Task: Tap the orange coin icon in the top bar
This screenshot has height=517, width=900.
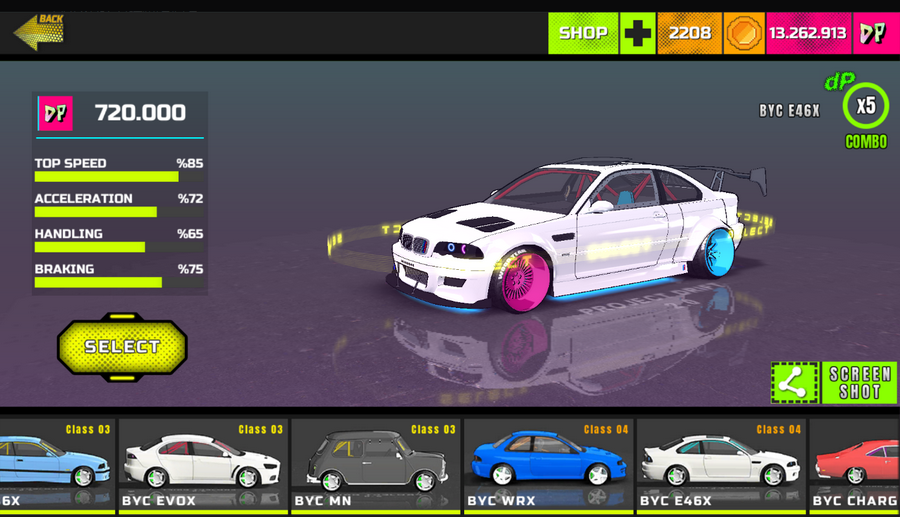Action: [743, 33]
